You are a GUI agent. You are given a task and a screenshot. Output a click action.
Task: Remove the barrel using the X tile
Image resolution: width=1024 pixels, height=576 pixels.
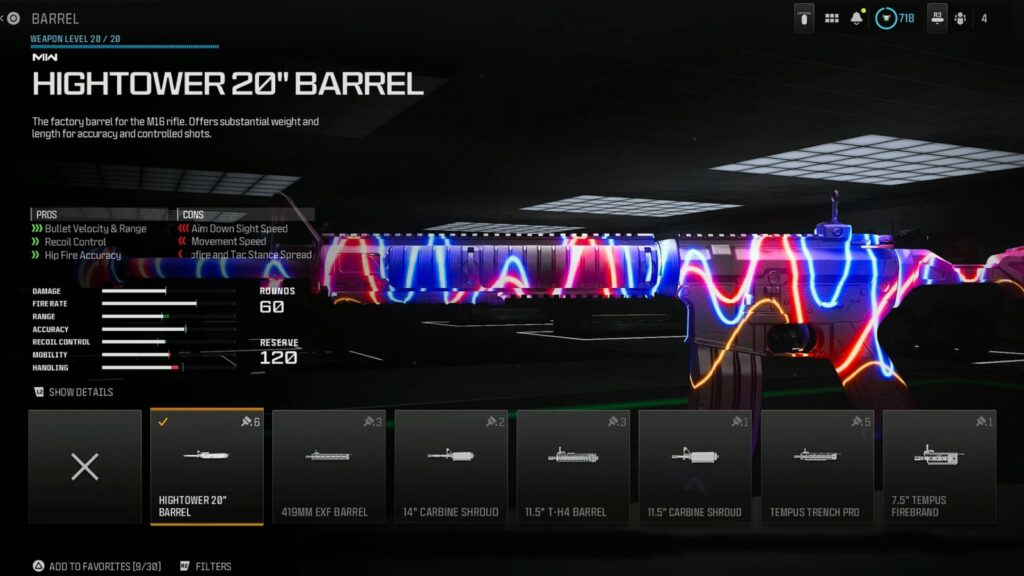point(85,466)
